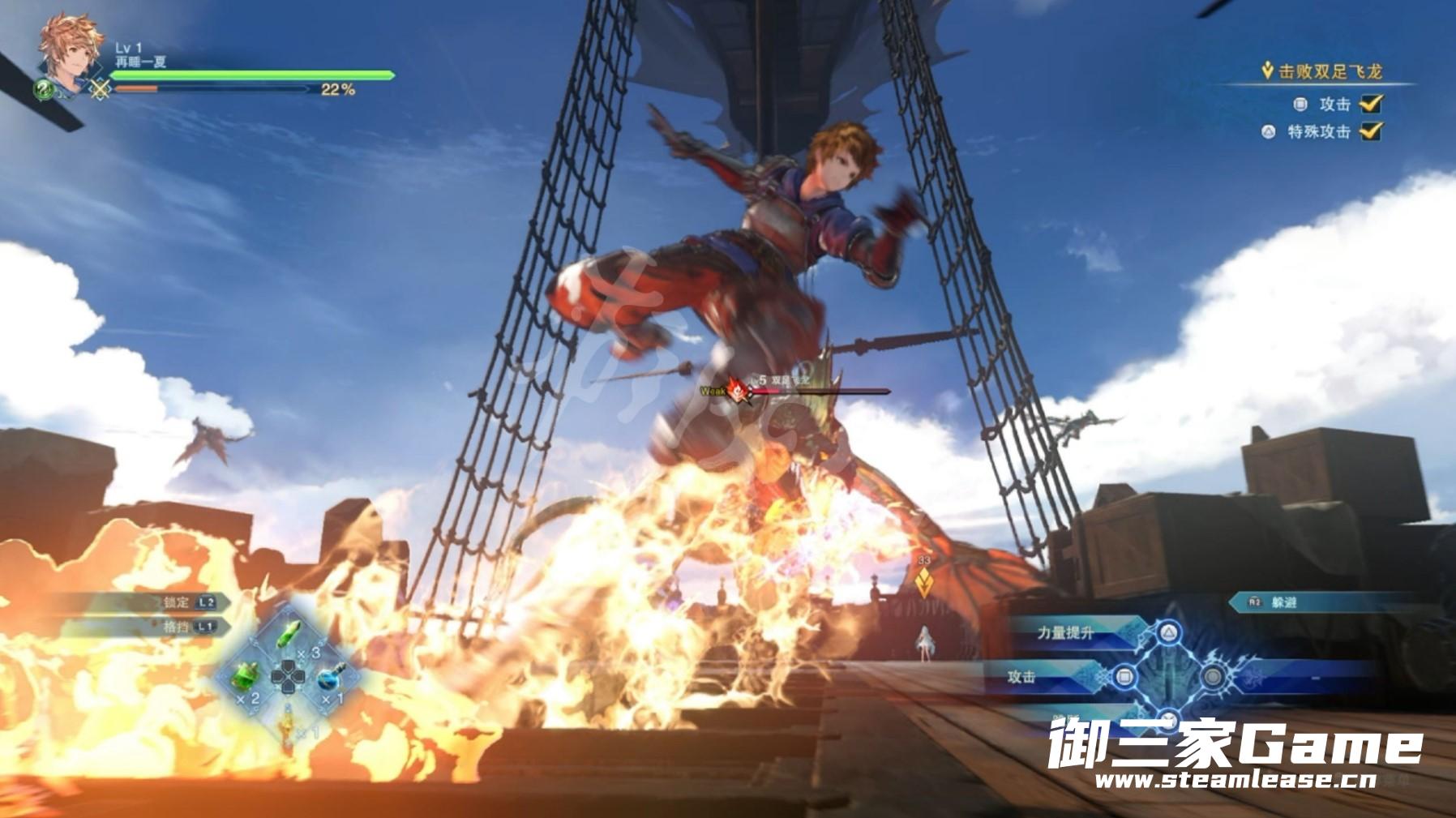This screenshot has height=818, width=1456.
Task: Select the 攻击 skill label
Action: coord(1021,677)
